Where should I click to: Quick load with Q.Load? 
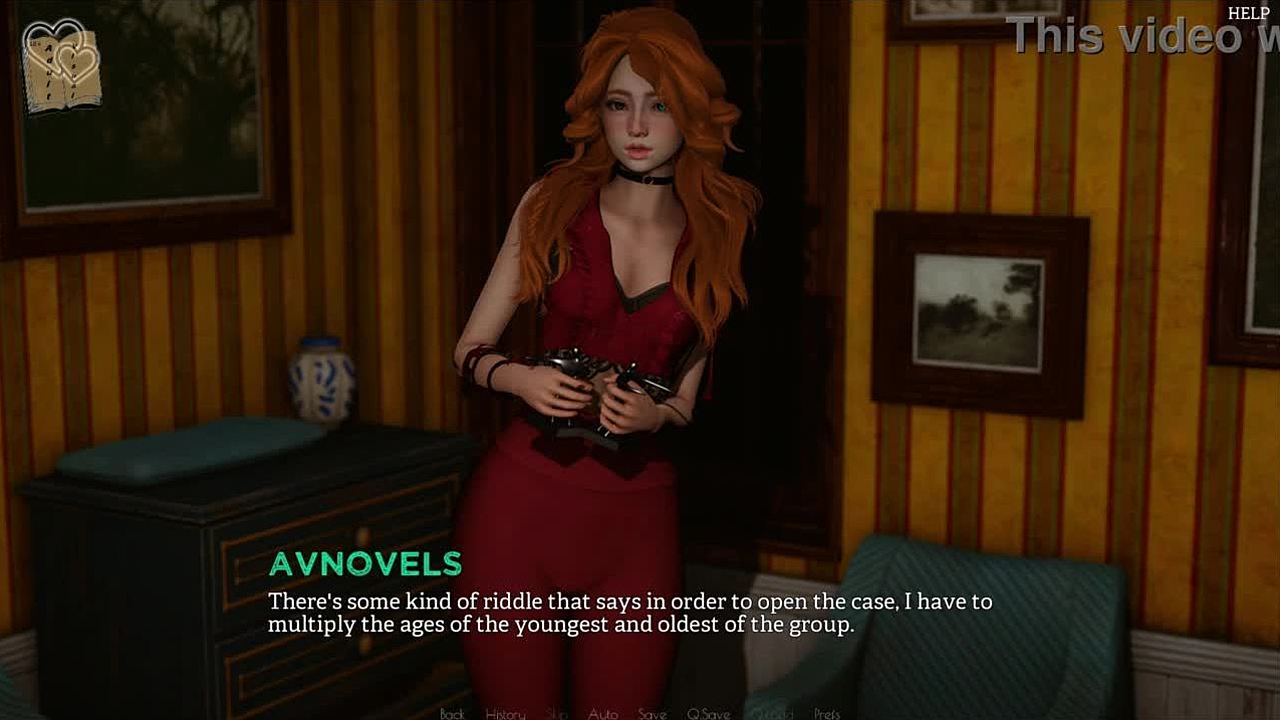pos(771,713)
